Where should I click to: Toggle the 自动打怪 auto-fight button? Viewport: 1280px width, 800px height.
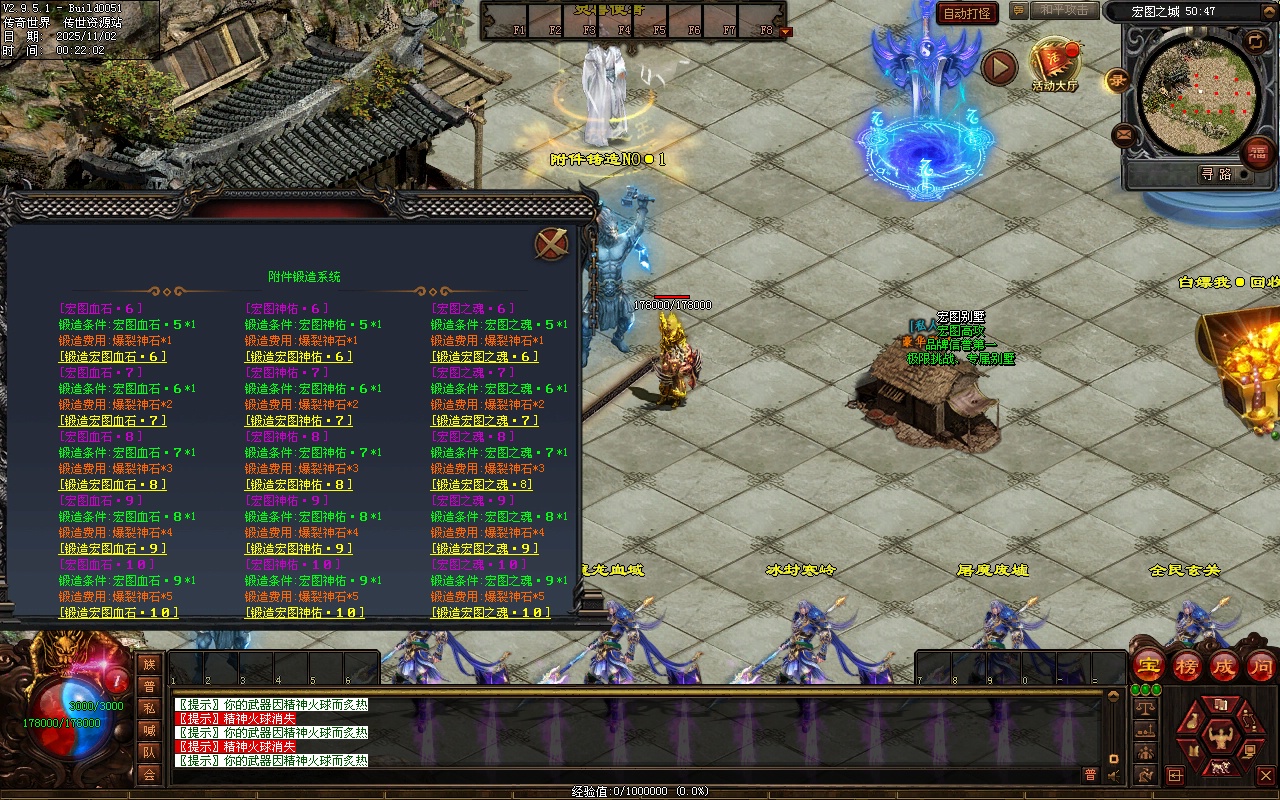point(967,14)
